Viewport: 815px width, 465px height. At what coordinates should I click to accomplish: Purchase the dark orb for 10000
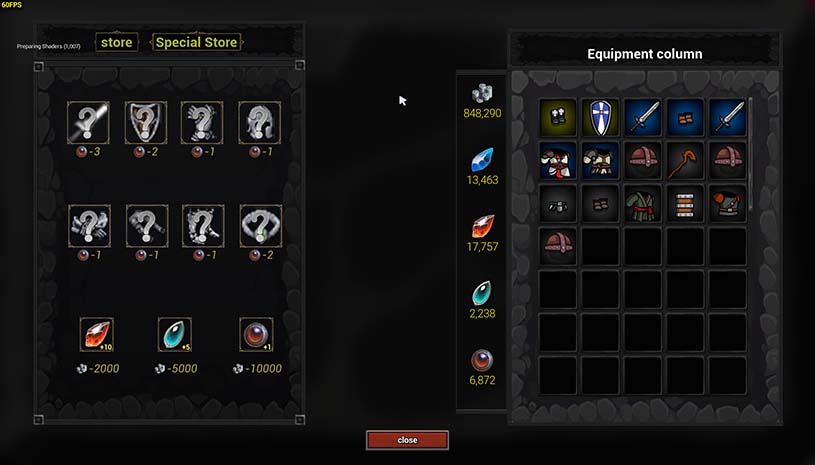click(x=256, y=335)
